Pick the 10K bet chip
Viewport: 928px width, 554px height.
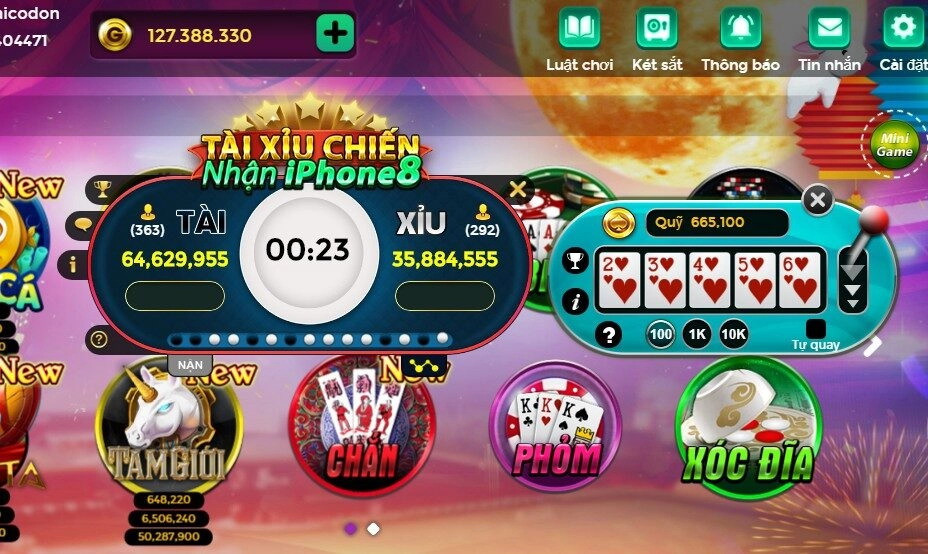coord(733,334)
